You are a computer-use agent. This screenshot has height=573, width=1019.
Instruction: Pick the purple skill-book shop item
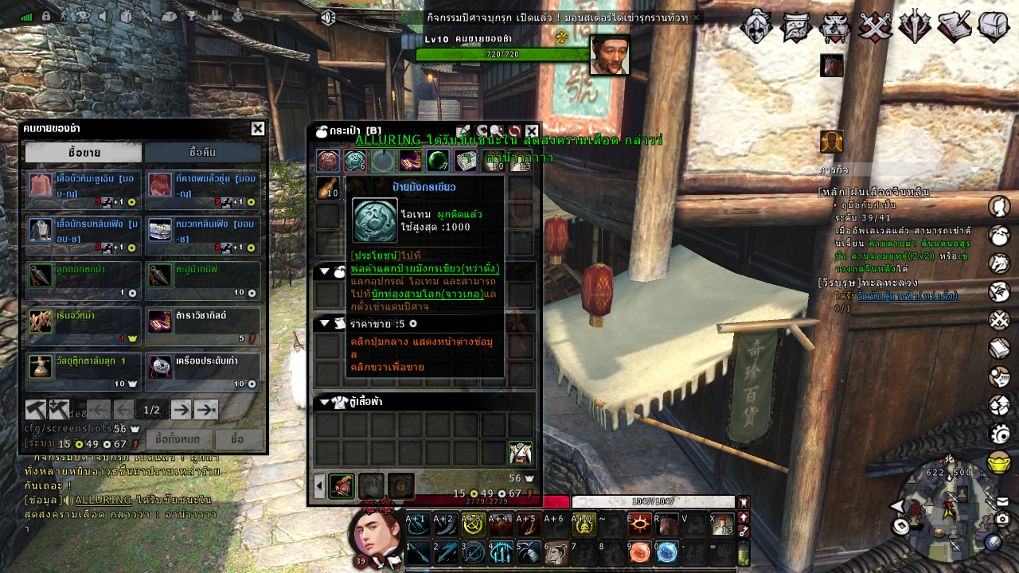(x=160, y=320)
